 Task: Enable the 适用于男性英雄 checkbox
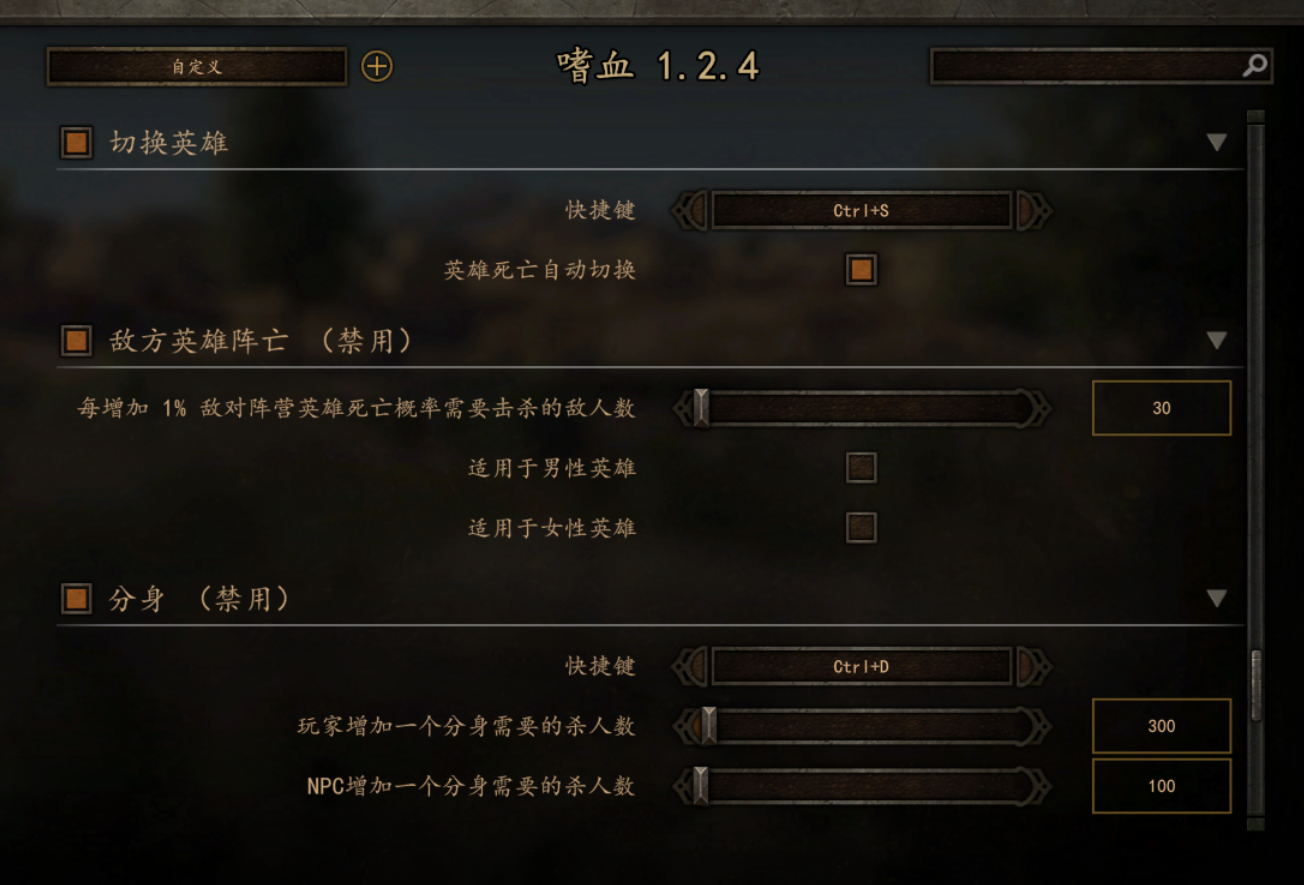pyautogui.click(x=859, y=467)
